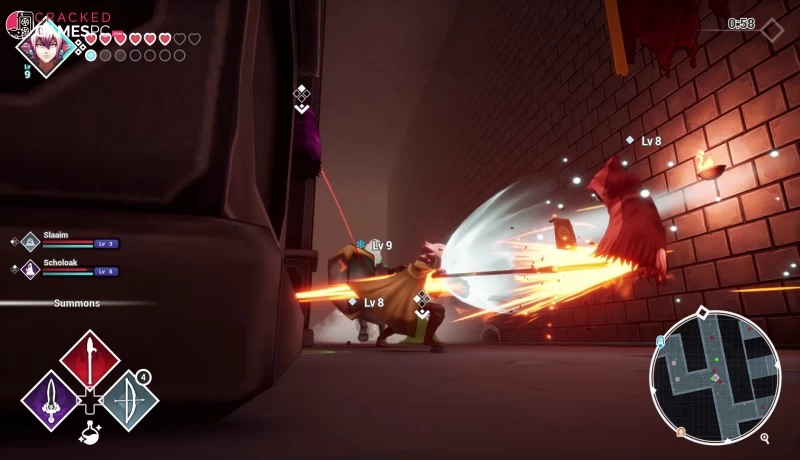Screen dimensions: 800x460
Task: Open the circular minimap
Action: [x=714, y=376]
